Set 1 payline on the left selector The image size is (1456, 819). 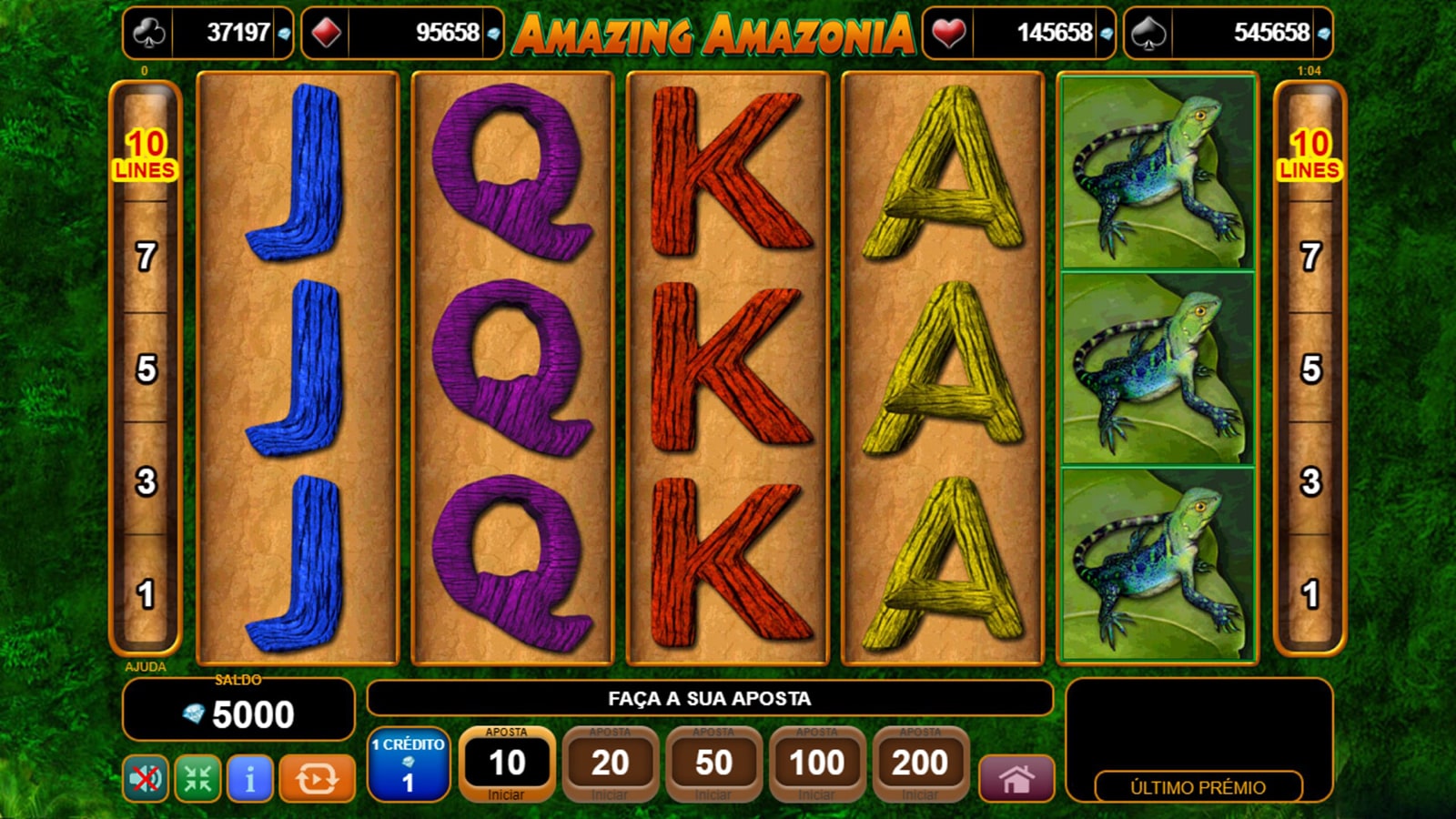[x=146, y=594]
